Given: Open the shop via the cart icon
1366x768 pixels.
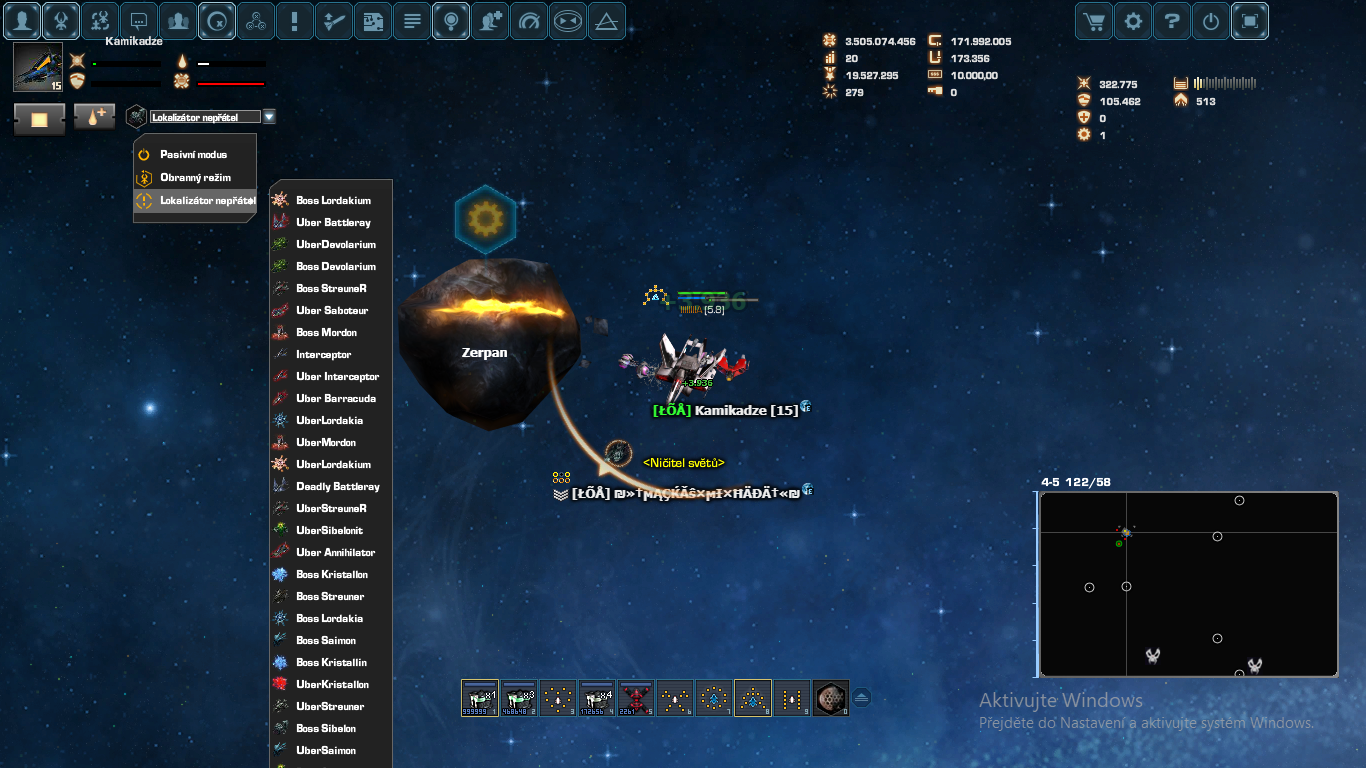Looking at the screenshot, I should [x=1094, y=21].
